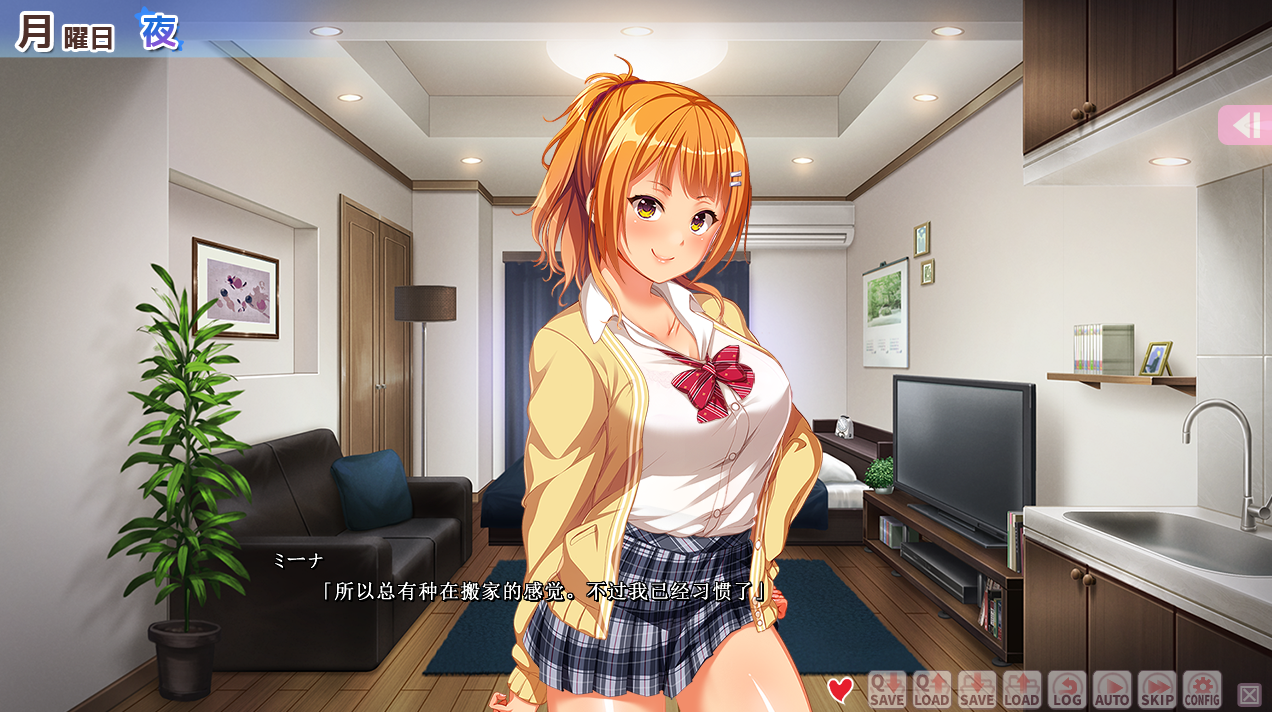Image resolution: width=1272 pixels, height=712 pixels.
Task: Open the Config settings
Action: click(x=1202, y=689)
